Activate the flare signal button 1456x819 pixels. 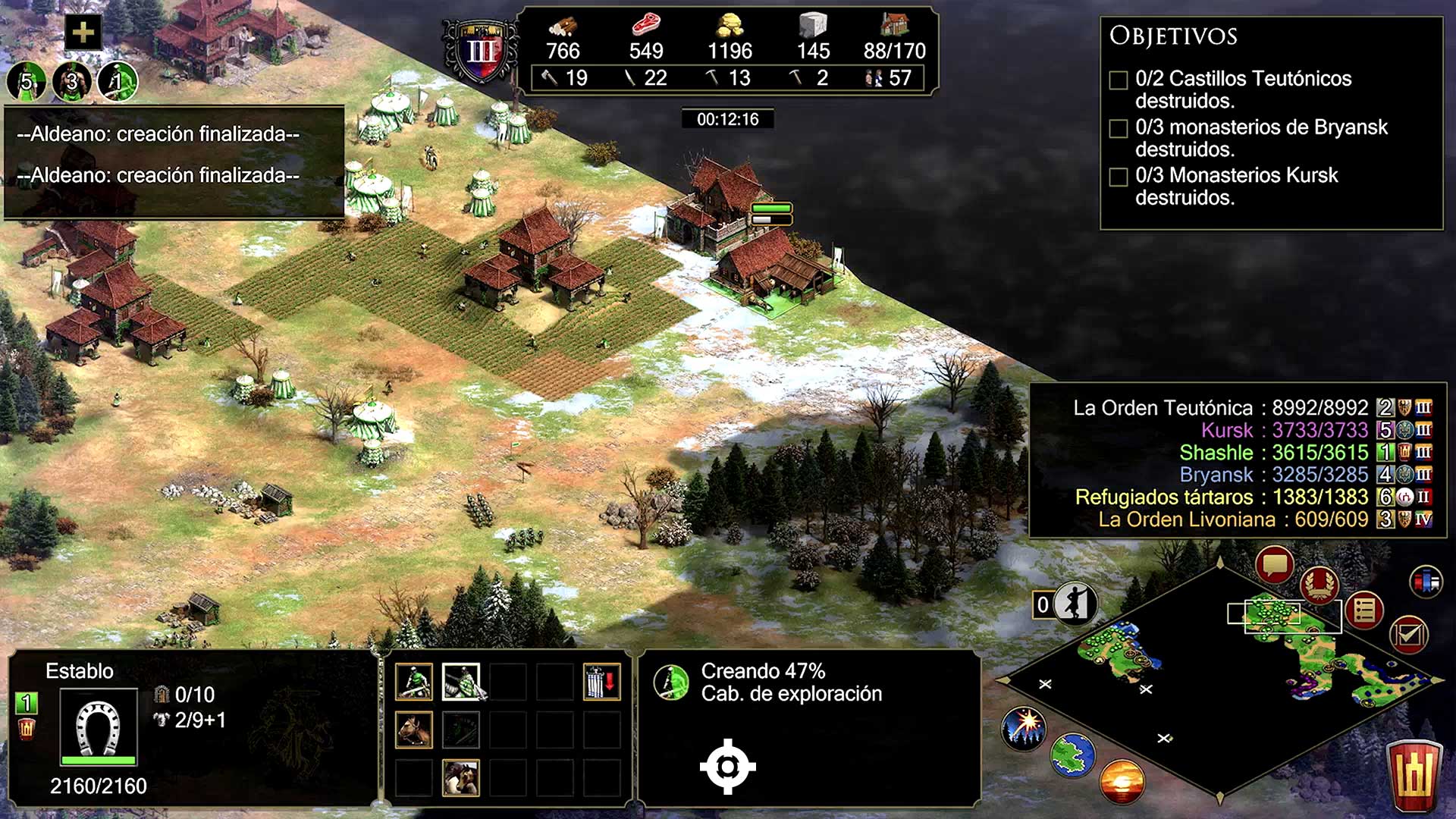click(1024, 727)
